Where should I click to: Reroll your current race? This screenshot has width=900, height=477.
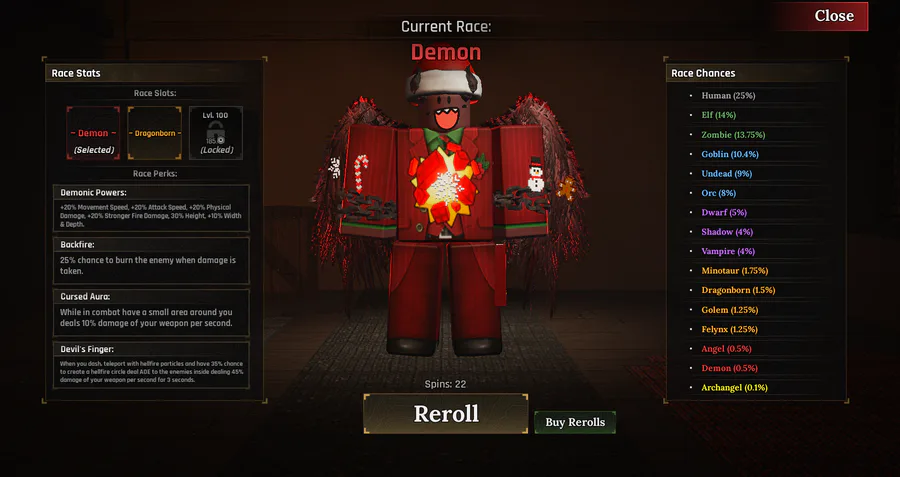click(446, 414)
